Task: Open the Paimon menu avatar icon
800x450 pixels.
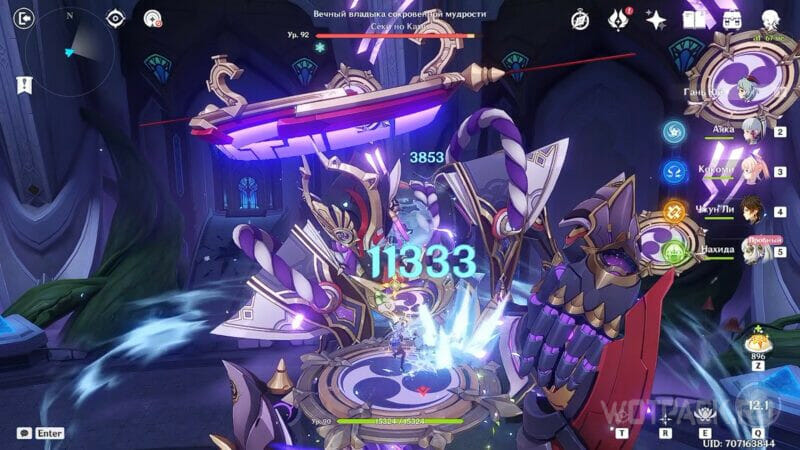Action: click(772, 19)
